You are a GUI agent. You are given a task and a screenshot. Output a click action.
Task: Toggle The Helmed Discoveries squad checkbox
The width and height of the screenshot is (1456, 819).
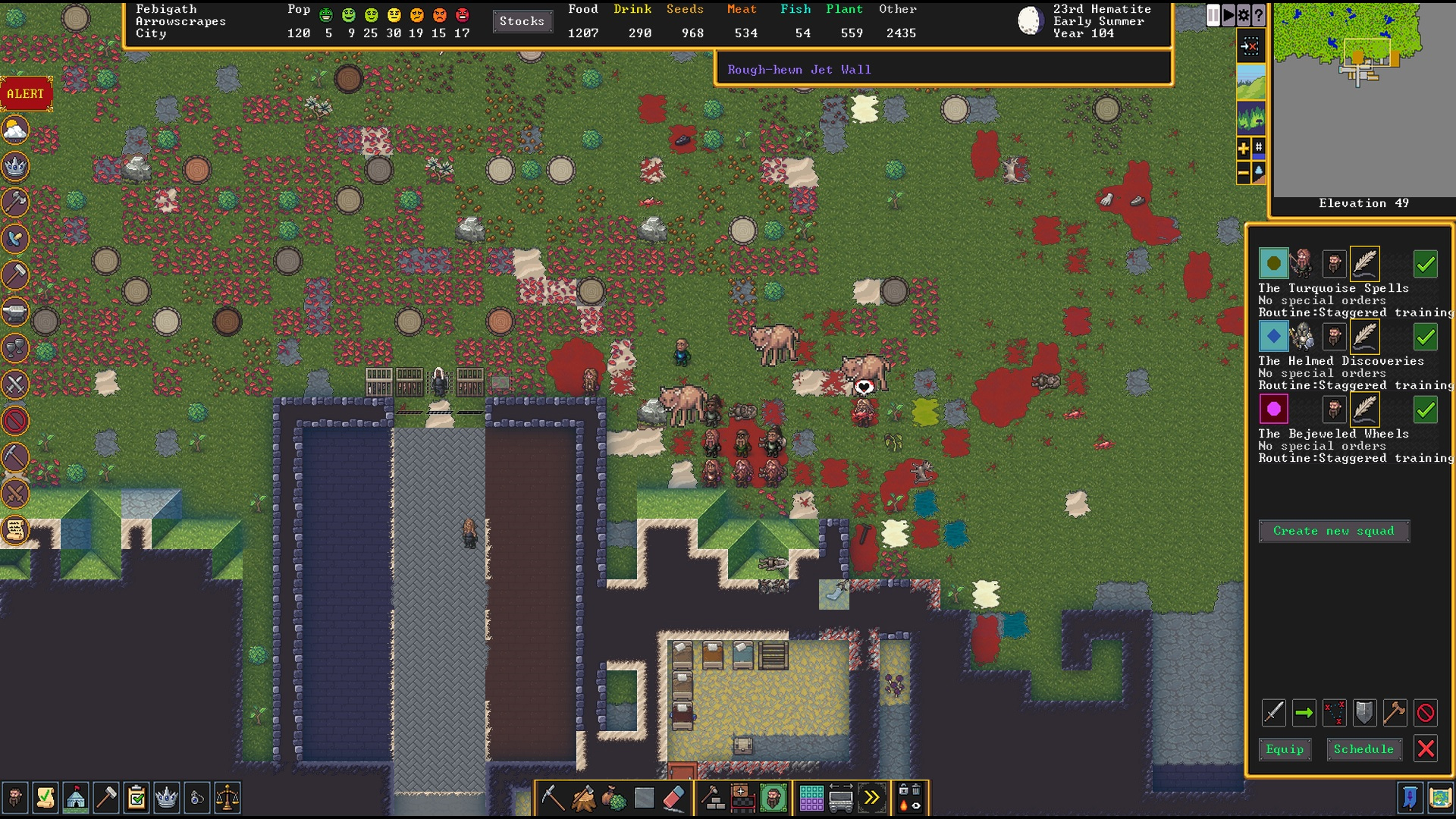point(1425,337)
